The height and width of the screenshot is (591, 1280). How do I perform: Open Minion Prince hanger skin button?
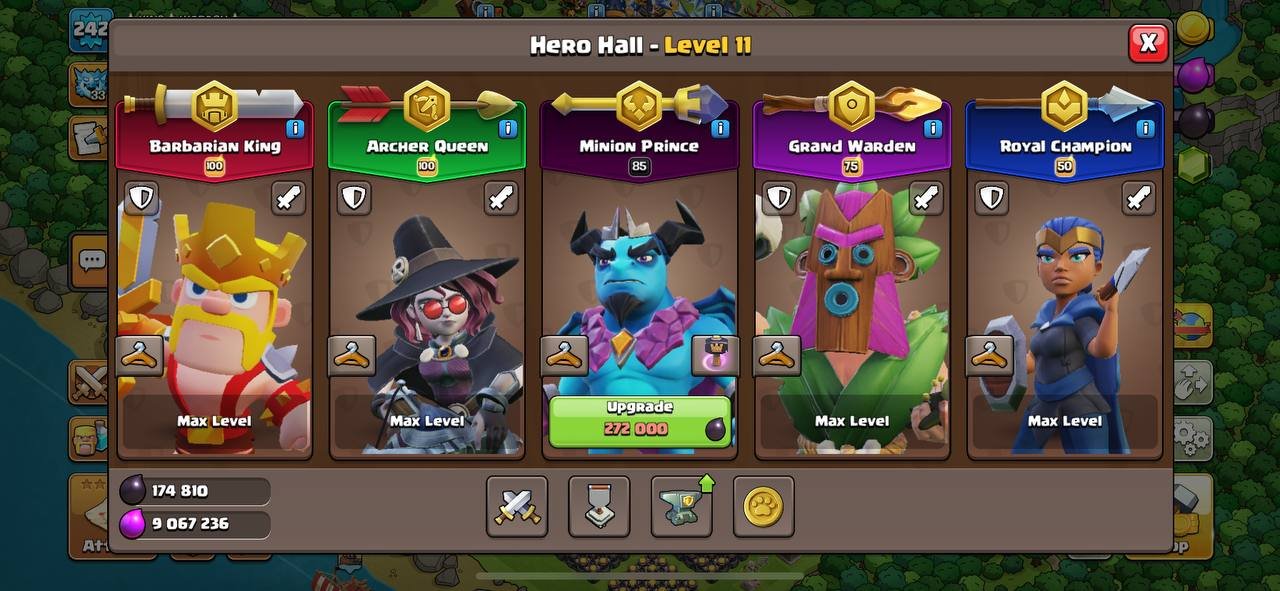tap(564, 355)
